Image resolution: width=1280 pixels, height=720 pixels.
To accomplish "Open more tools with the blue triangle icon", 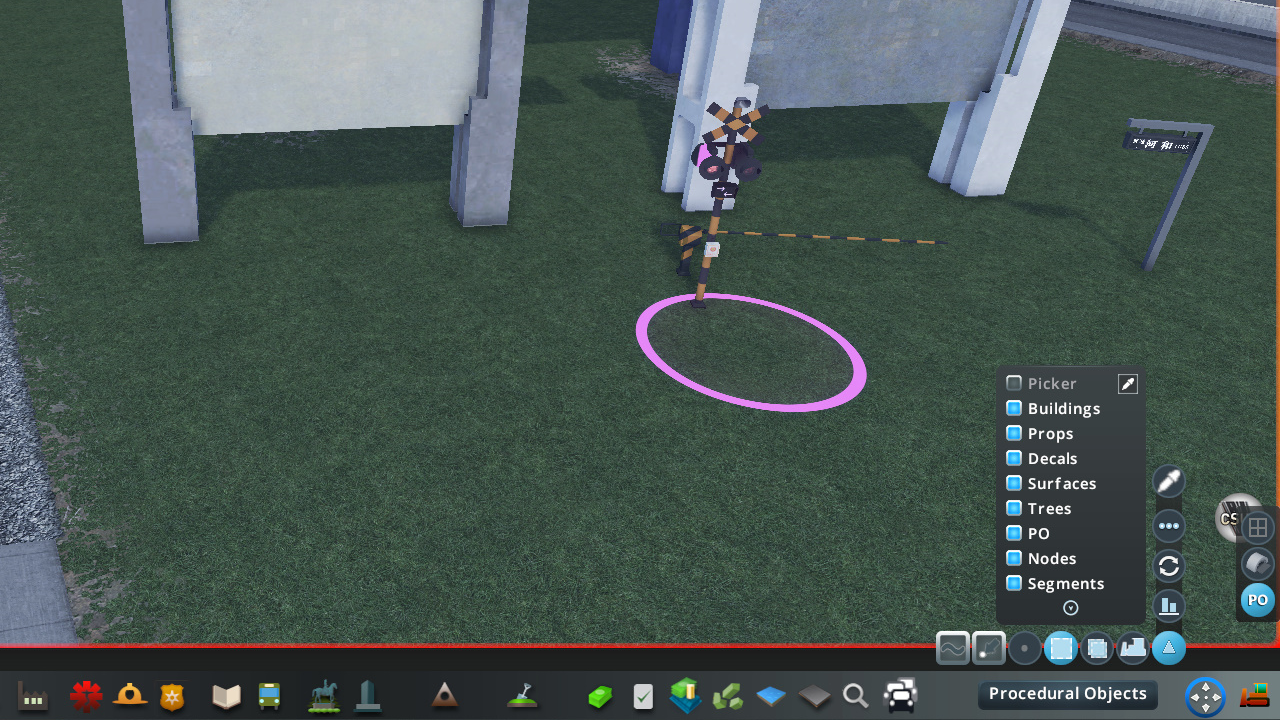I will (1168, 648).
